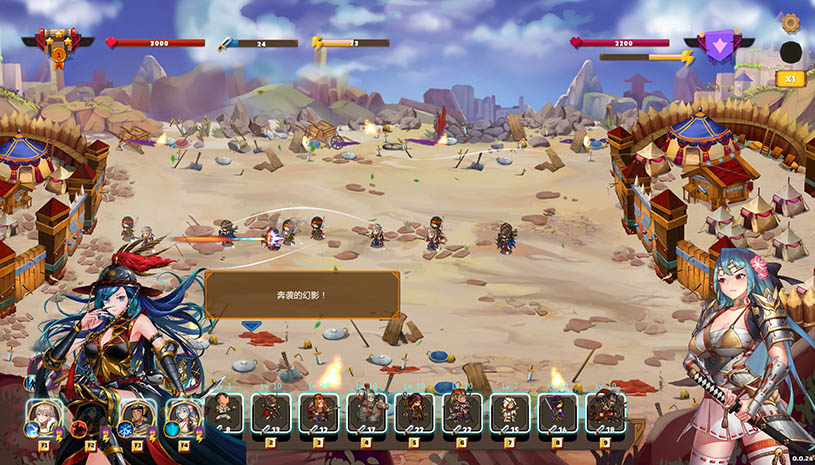
Task: Toggle the X1 game speed button
Action: tap(789, 78)
